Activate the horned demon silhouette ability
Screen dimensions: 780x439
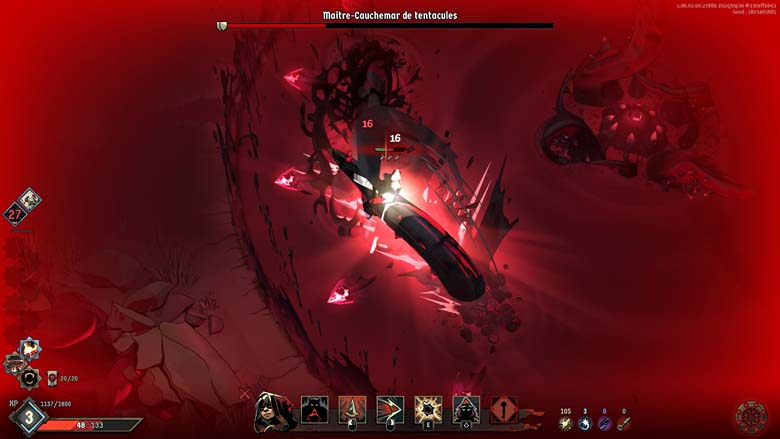314,409
